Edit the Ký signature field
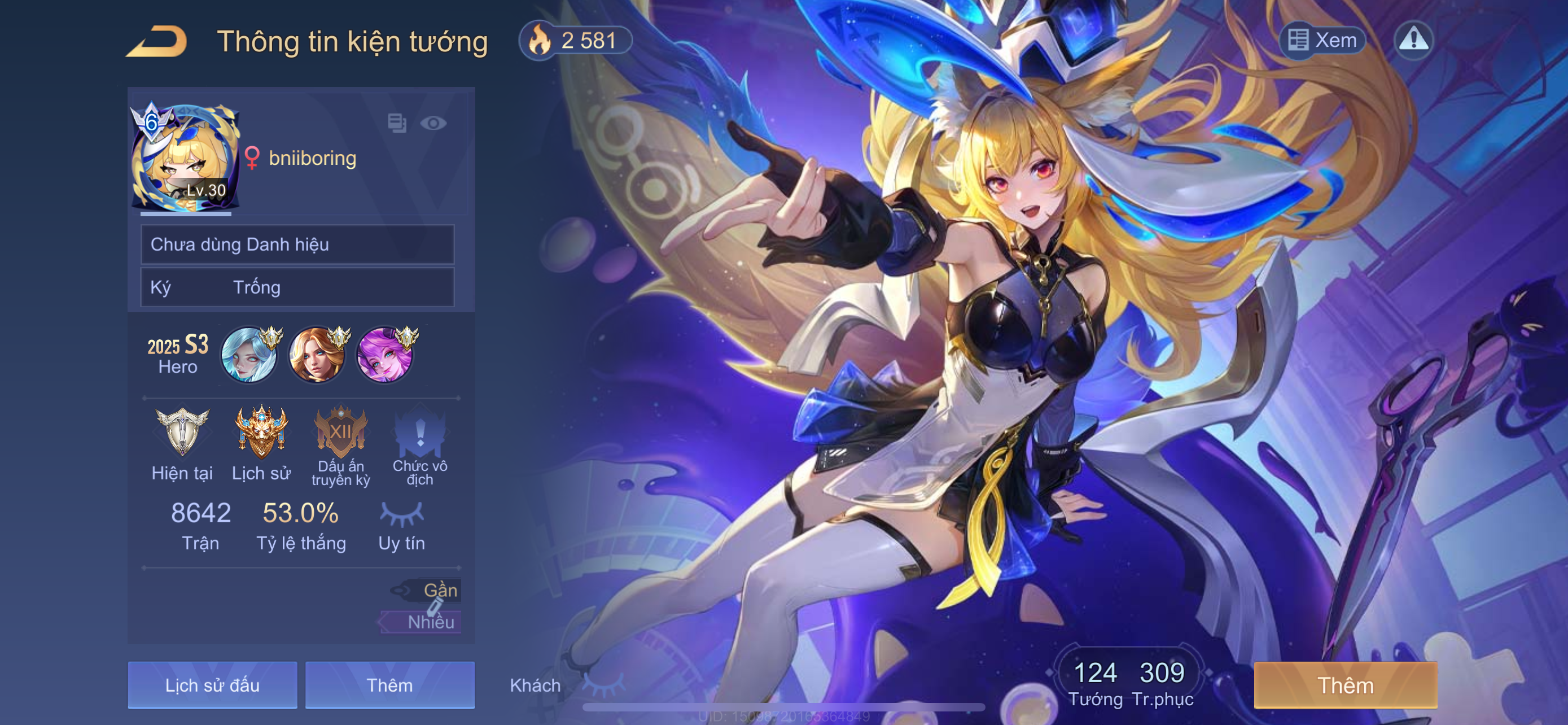The image size is (1568, 725). click(x=297, y=287)
